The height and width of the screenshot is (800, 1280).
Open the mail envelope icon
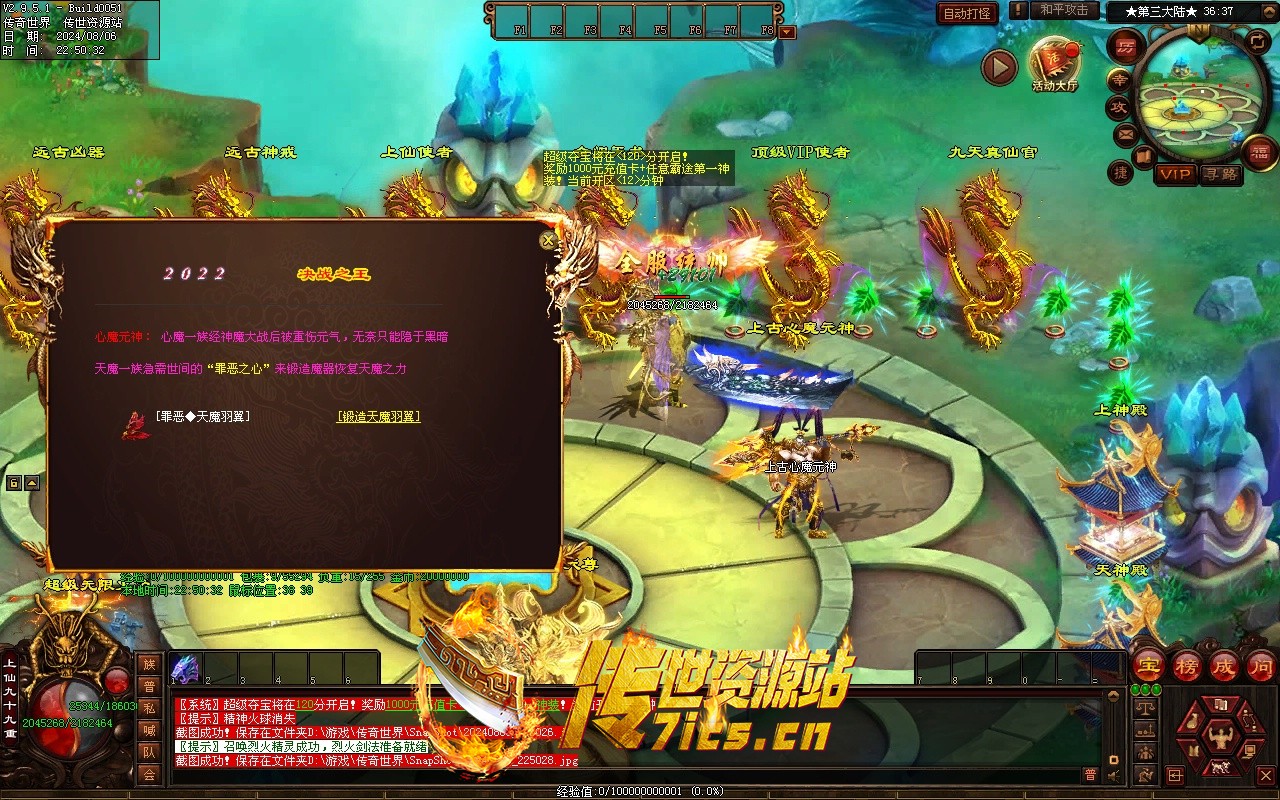point(1125,133)
